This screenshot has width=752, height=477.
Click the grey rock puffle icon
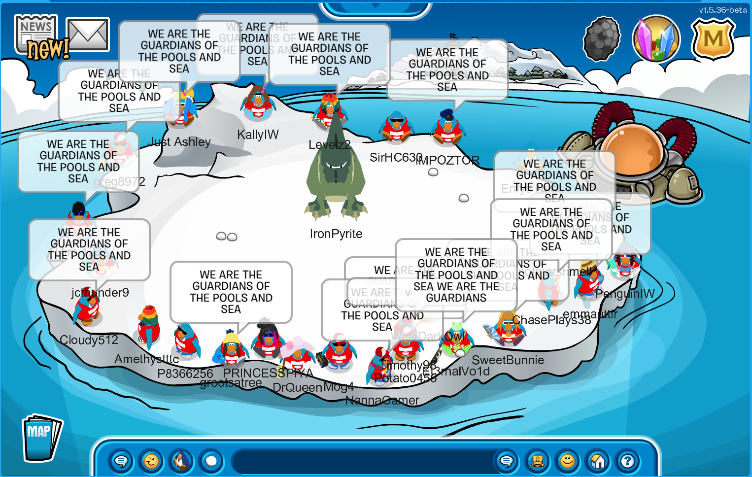(x=601, y=39)
